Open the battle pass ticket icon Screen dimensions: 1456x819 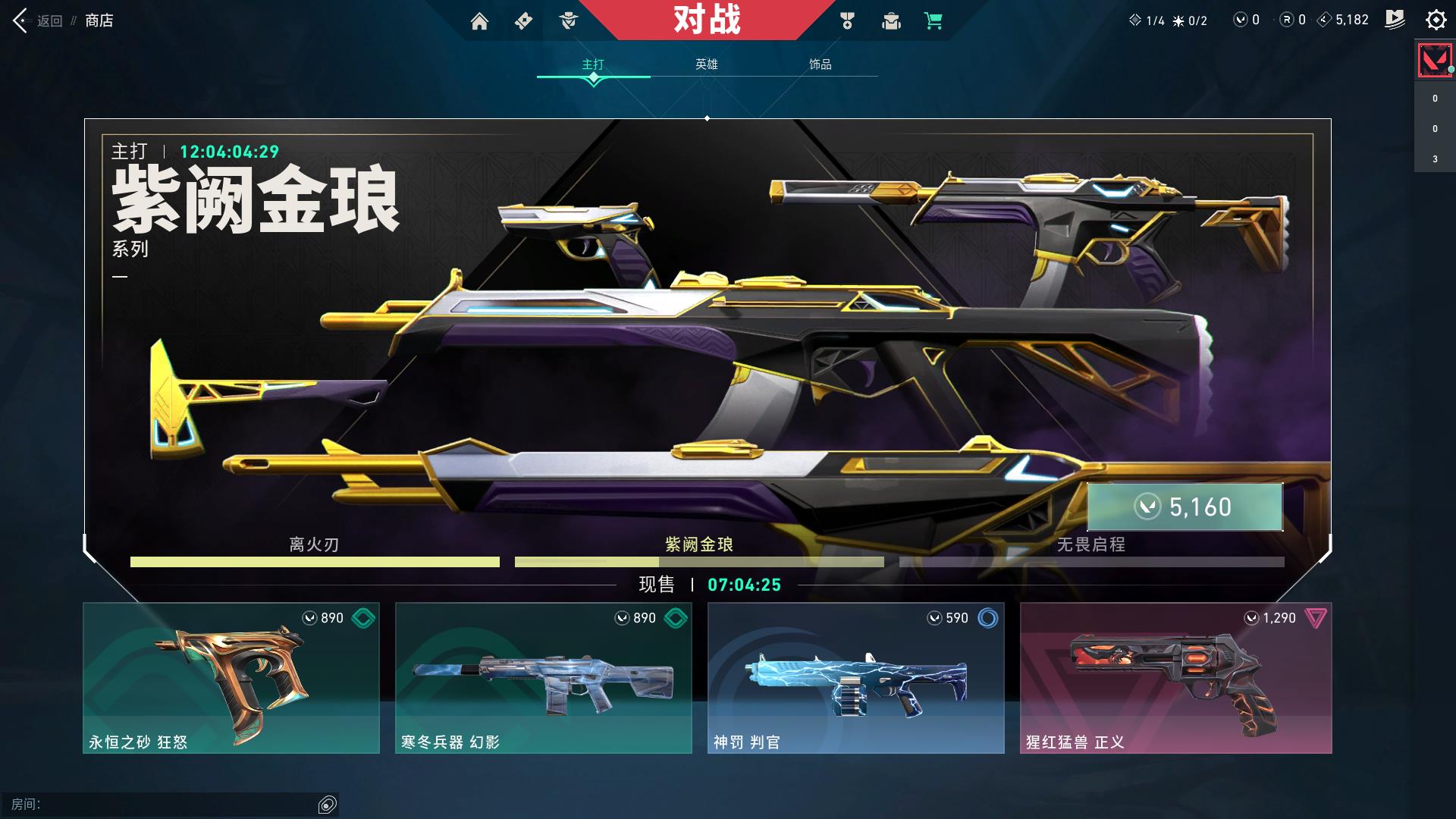[523, 20]
